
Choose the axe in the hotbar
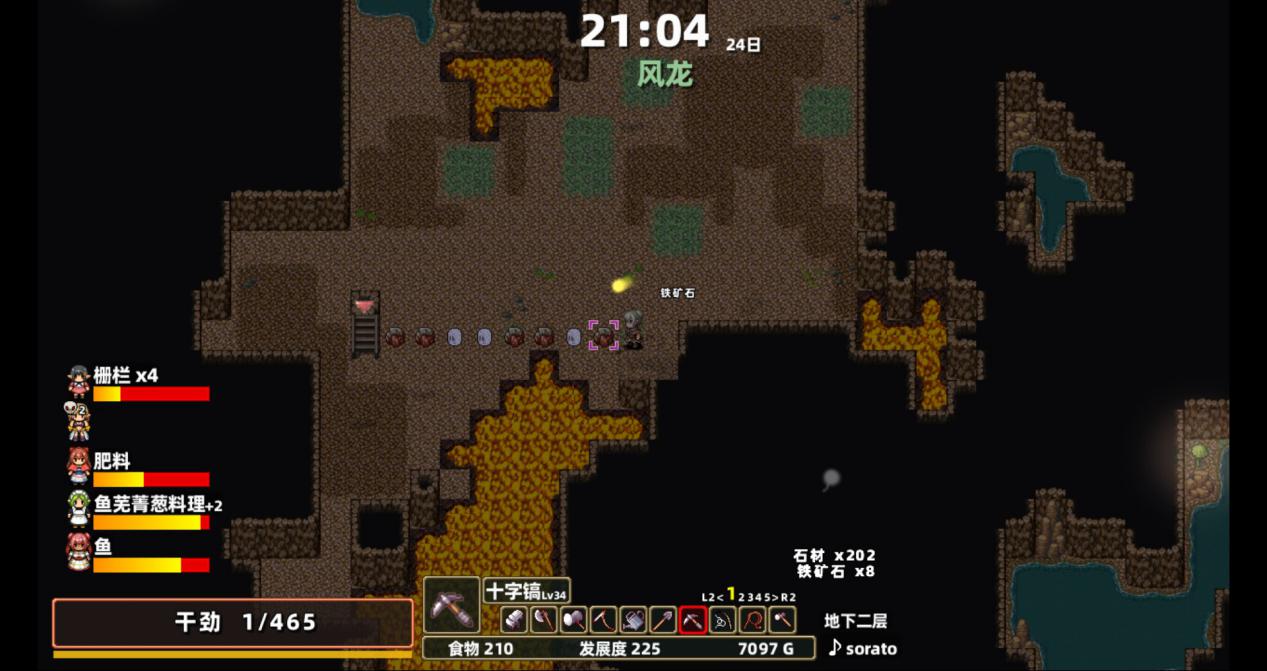point(544,620)
